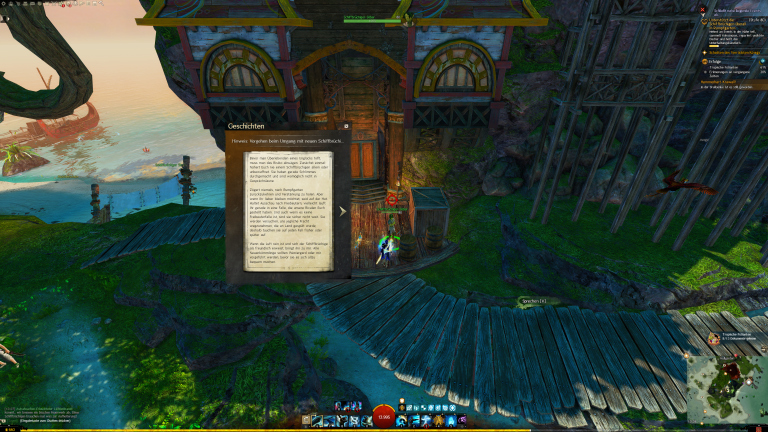Image resolution: width=768 pixels, height=432 pixels.
Task: Activate the healing skill beside the health orb
Action: tap(402, 421)
